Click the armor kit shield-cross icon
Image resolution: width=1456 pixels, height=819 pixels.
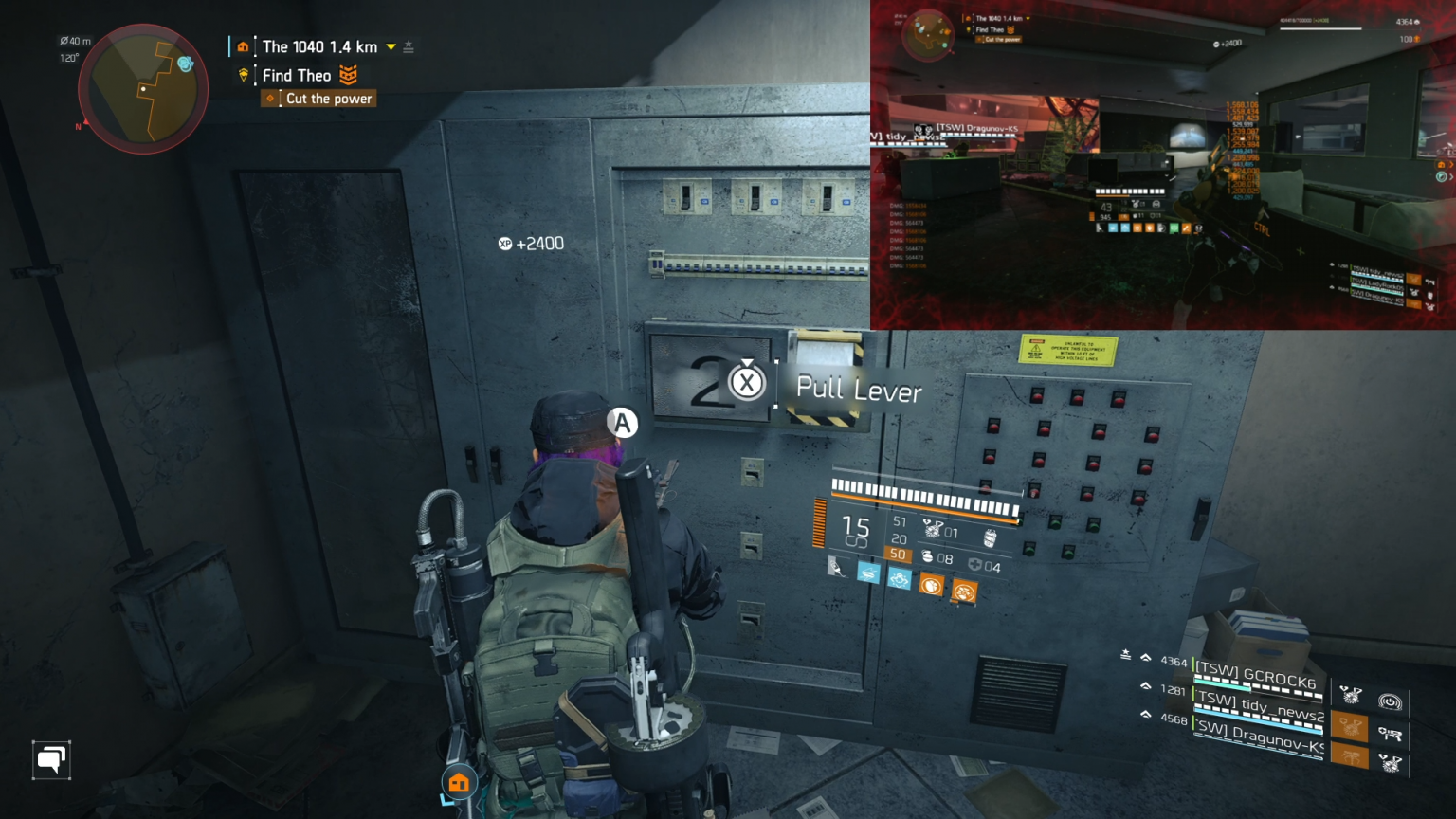point(974,566)
